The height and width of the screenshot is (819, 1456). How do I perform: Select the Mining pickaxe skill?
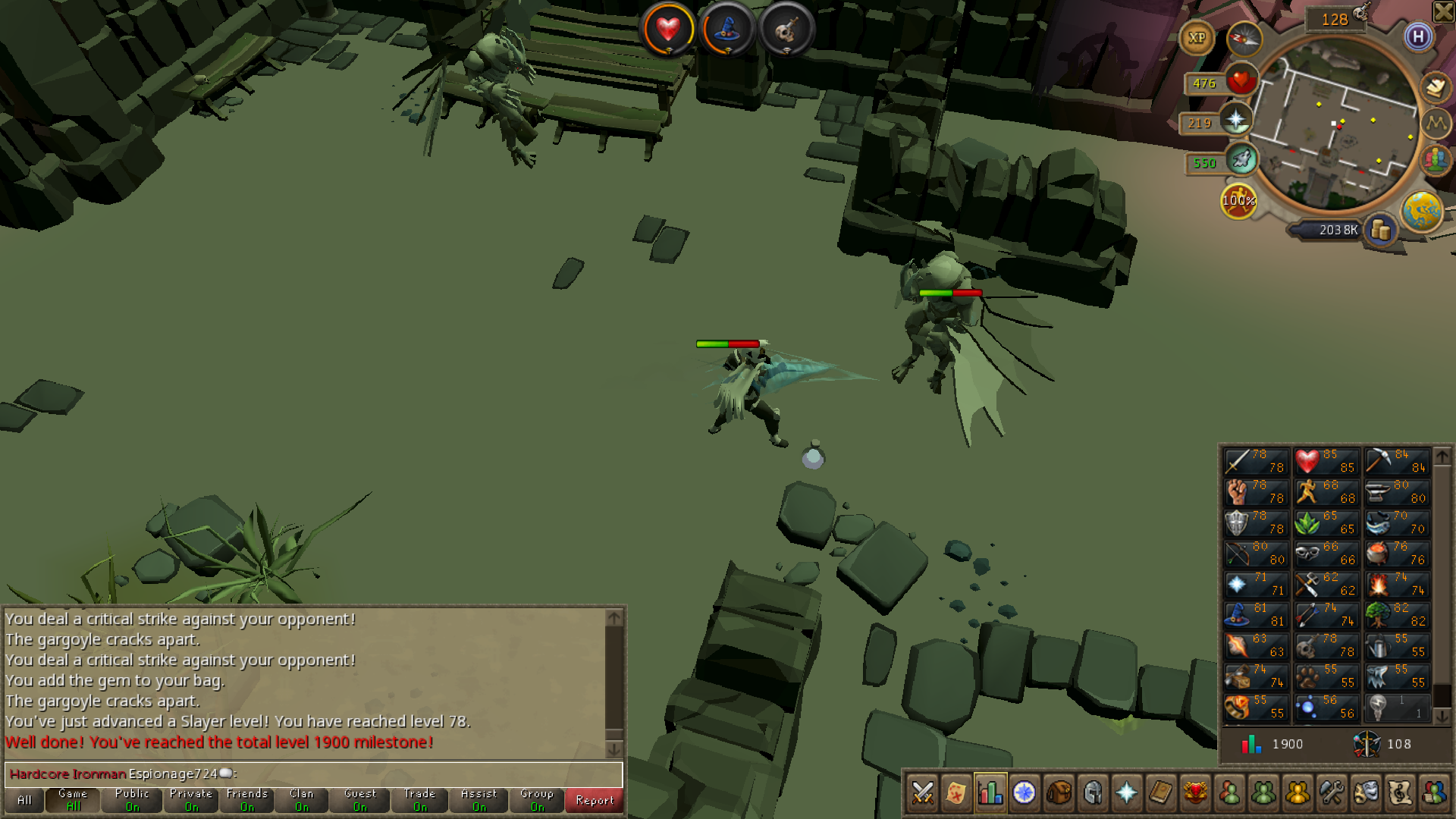(x=1396, y=461)
